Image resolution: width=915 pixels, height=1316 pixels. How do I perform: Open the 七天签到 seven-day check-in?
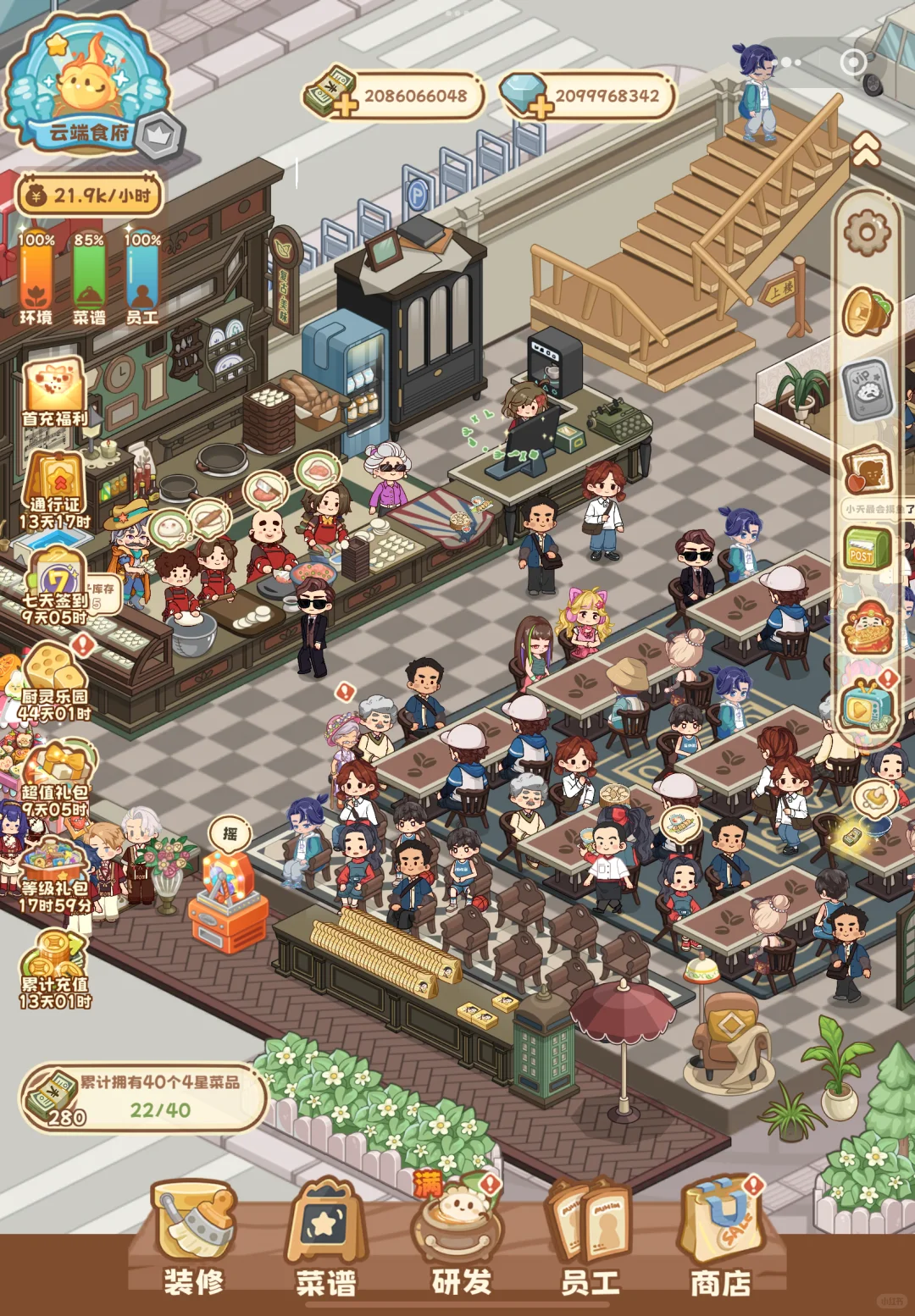pyautogui.click(x=56, y=586)
